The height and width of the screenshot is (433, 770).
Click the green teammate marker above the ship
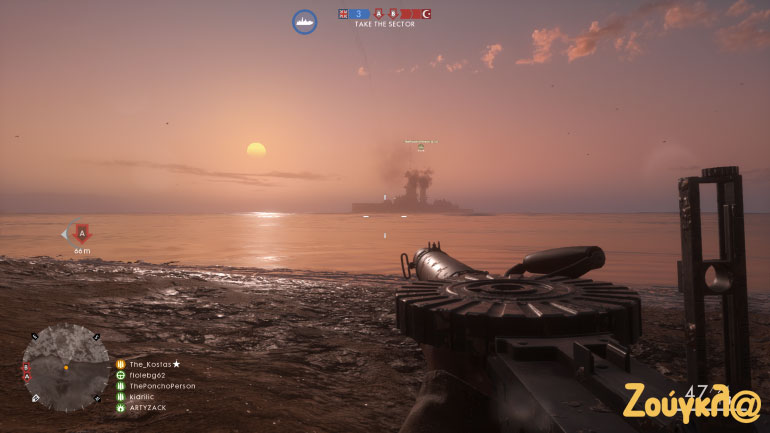[x=421, y=147]
